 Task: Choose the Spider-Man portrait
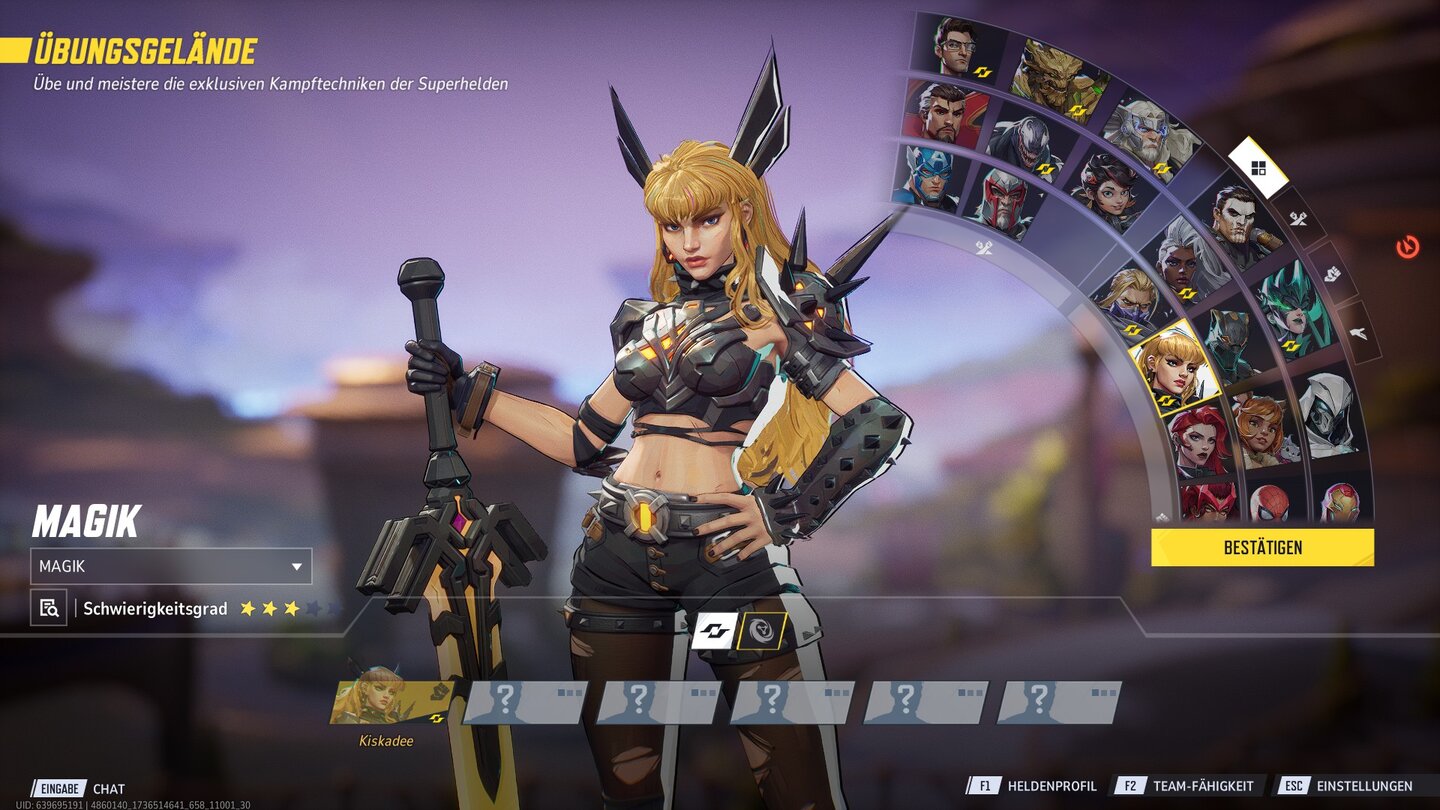[1270, 502]
